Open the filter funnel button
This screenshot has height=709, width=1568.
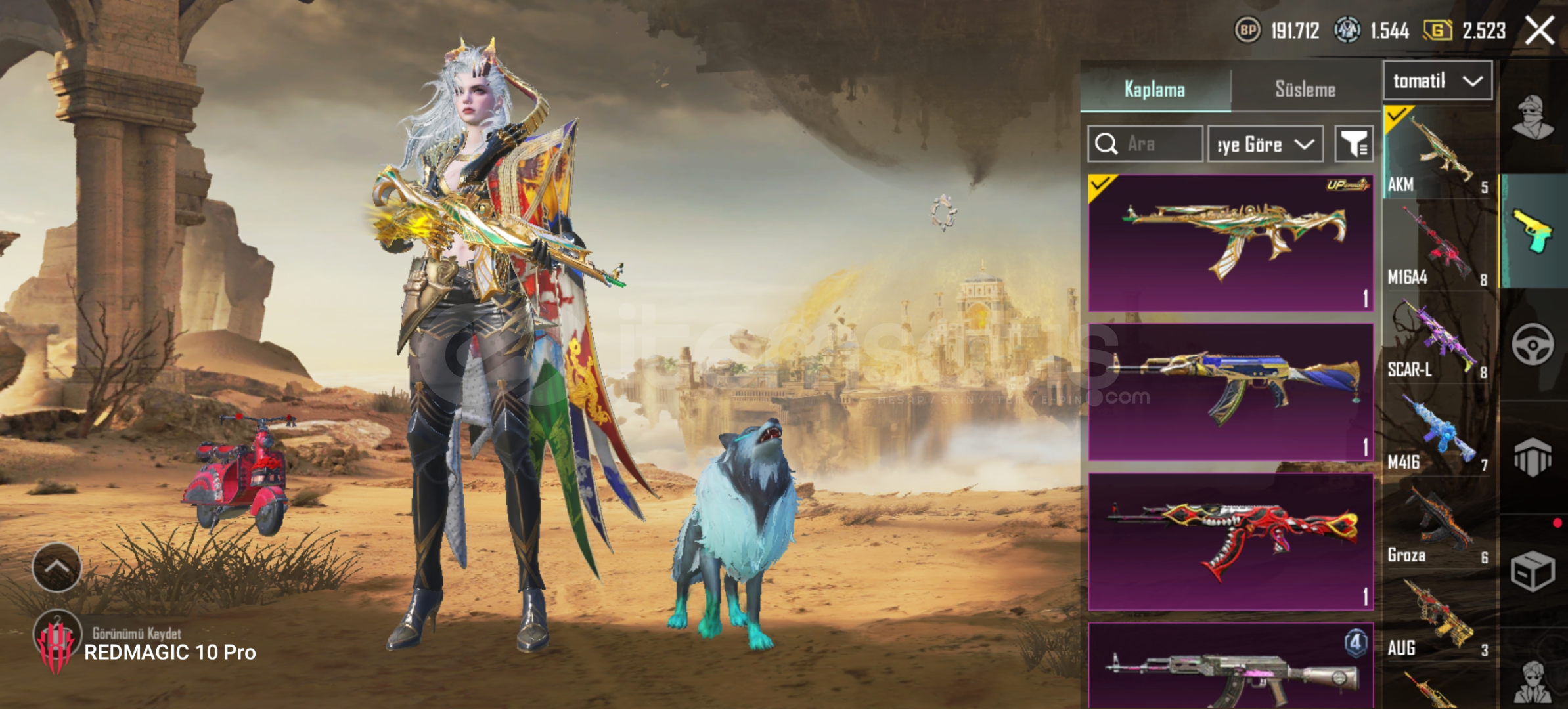click(1354, 144)
